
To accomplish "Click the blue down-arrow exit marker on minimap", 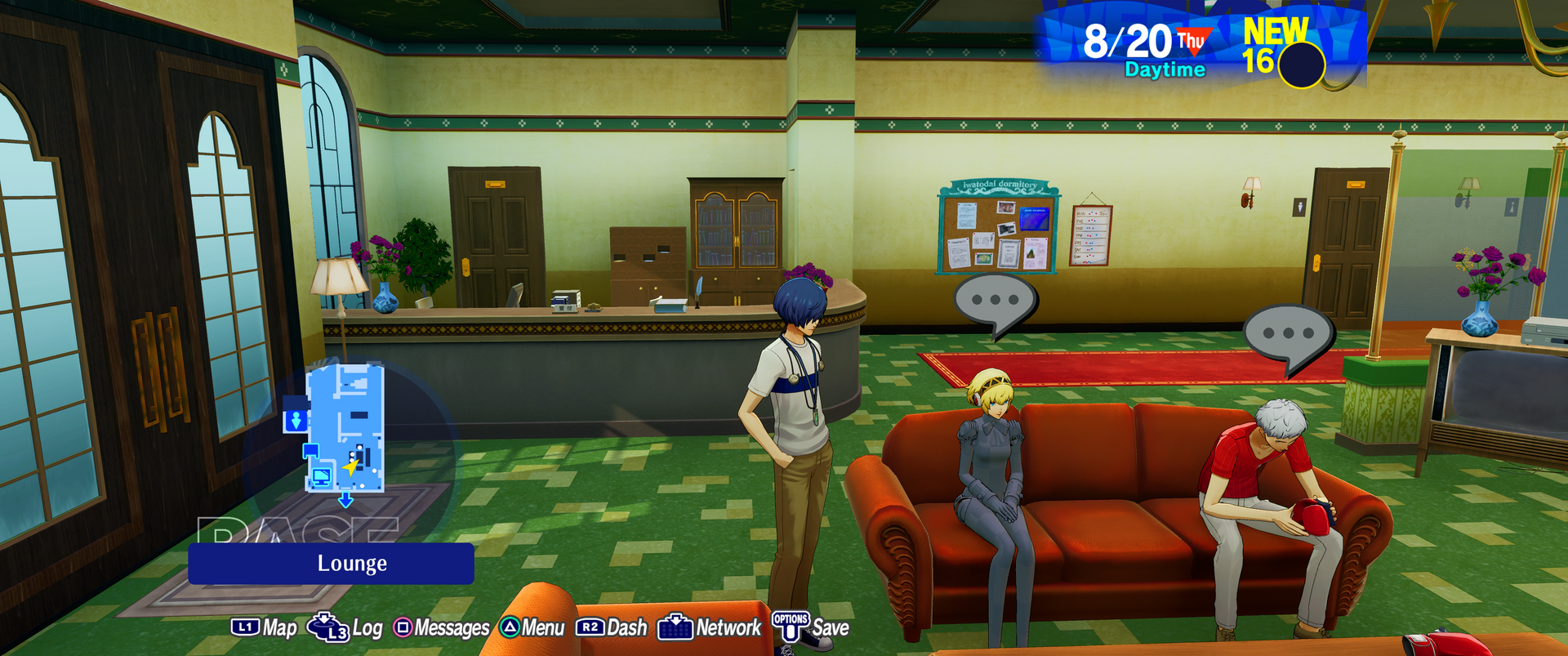I will pos(345,500).
